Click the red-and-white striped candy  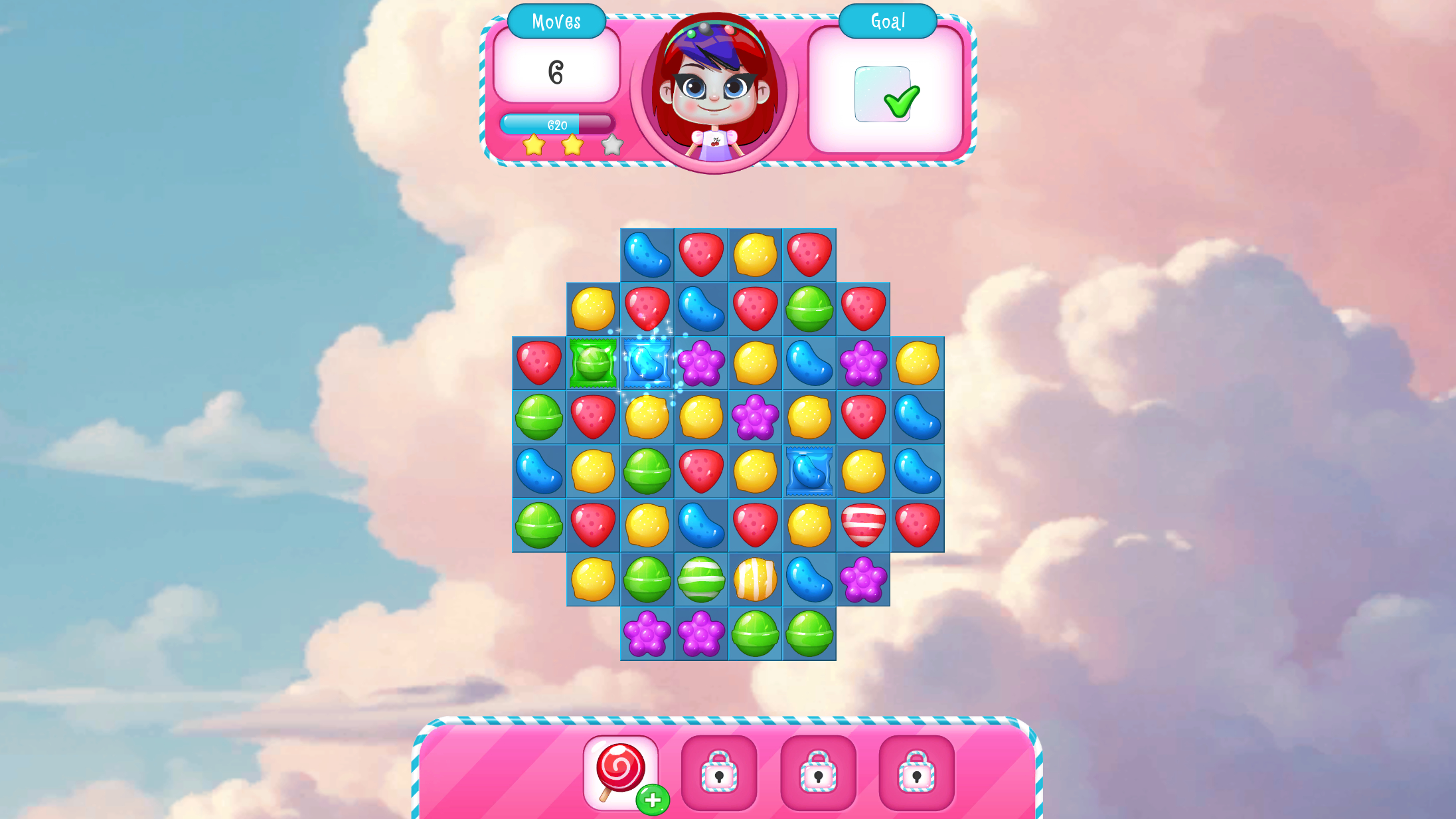point(863,525)
